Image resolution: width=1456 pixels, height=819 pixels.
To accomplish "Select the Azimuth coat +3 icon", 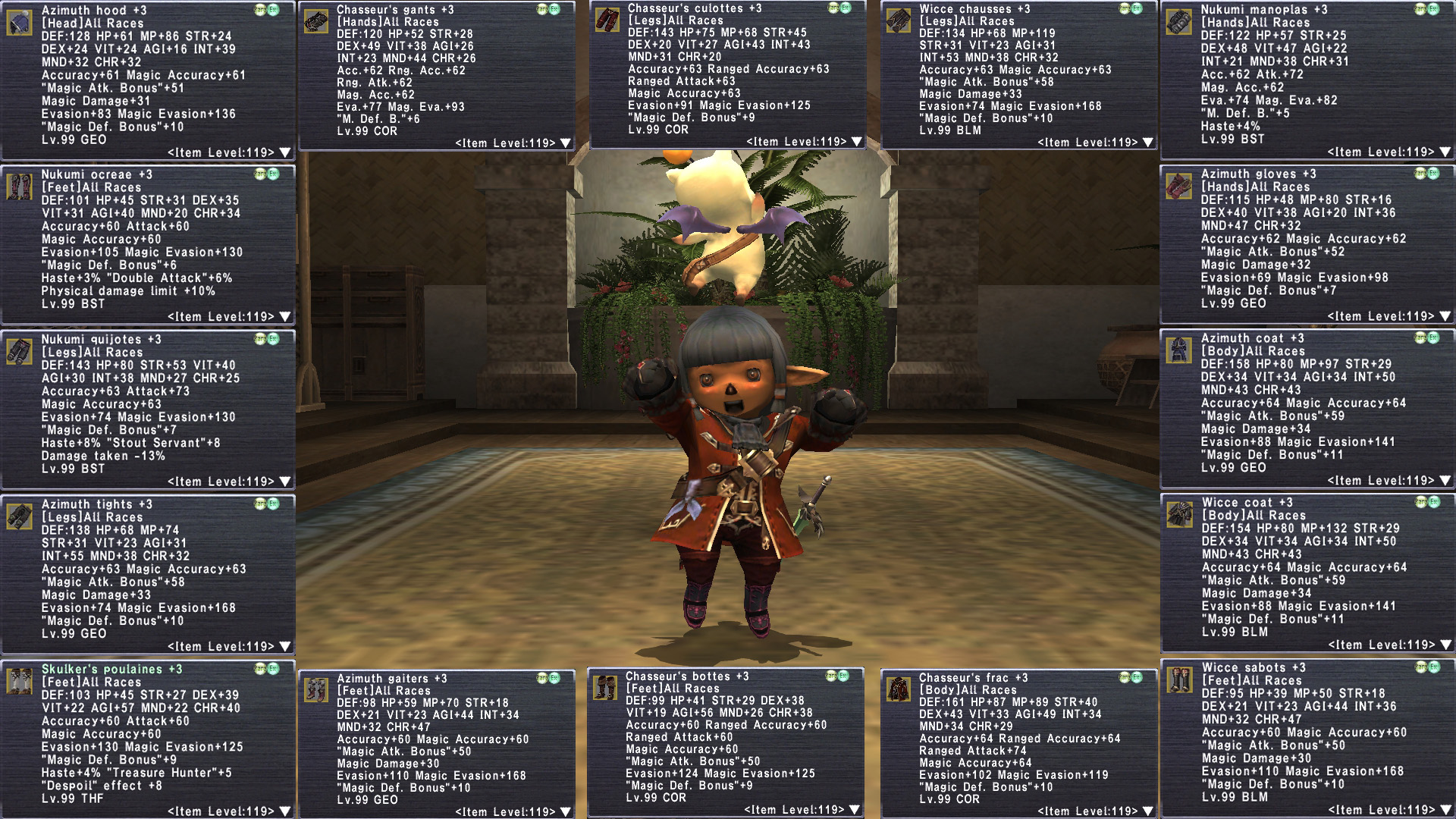I will (x=1179, y=350).
